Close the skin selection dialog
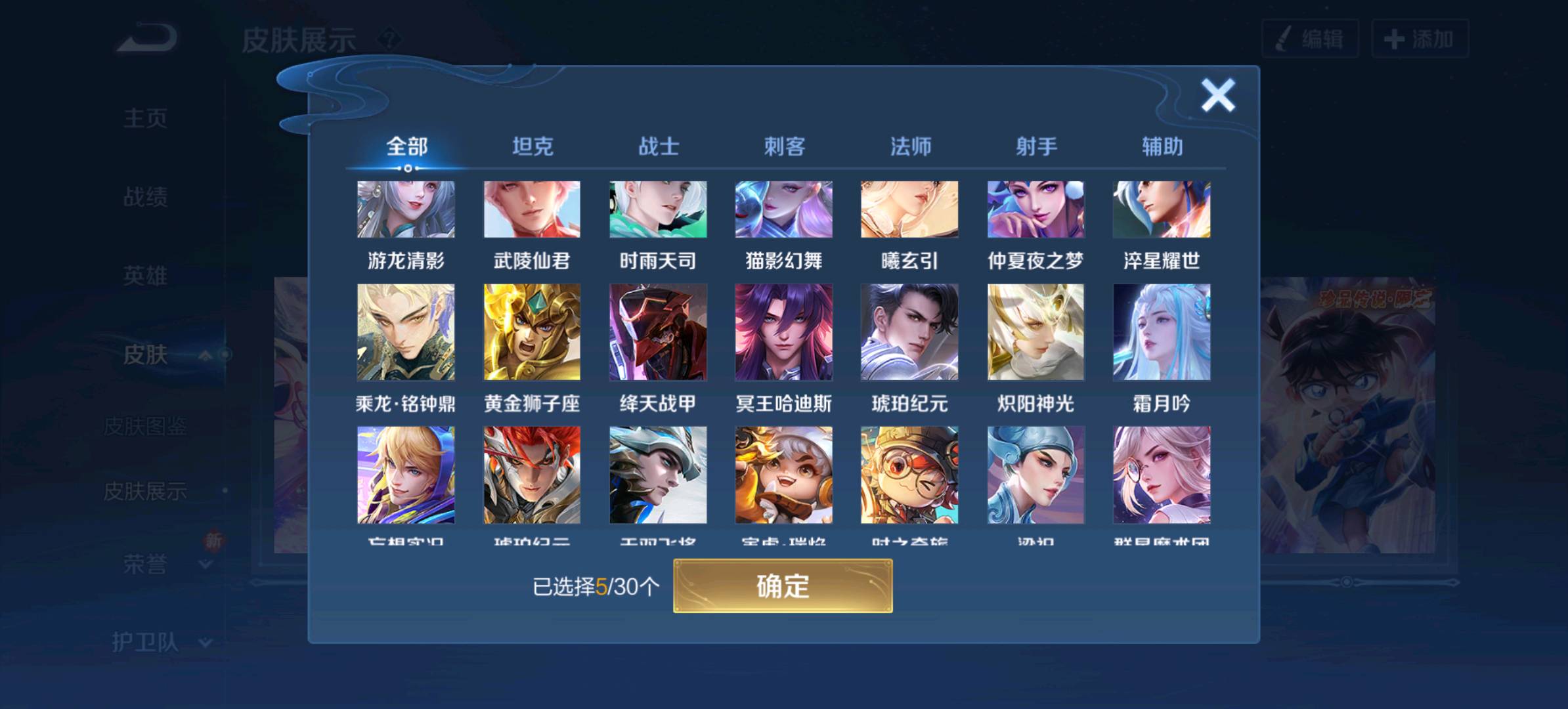 [x=1217, y=96]
